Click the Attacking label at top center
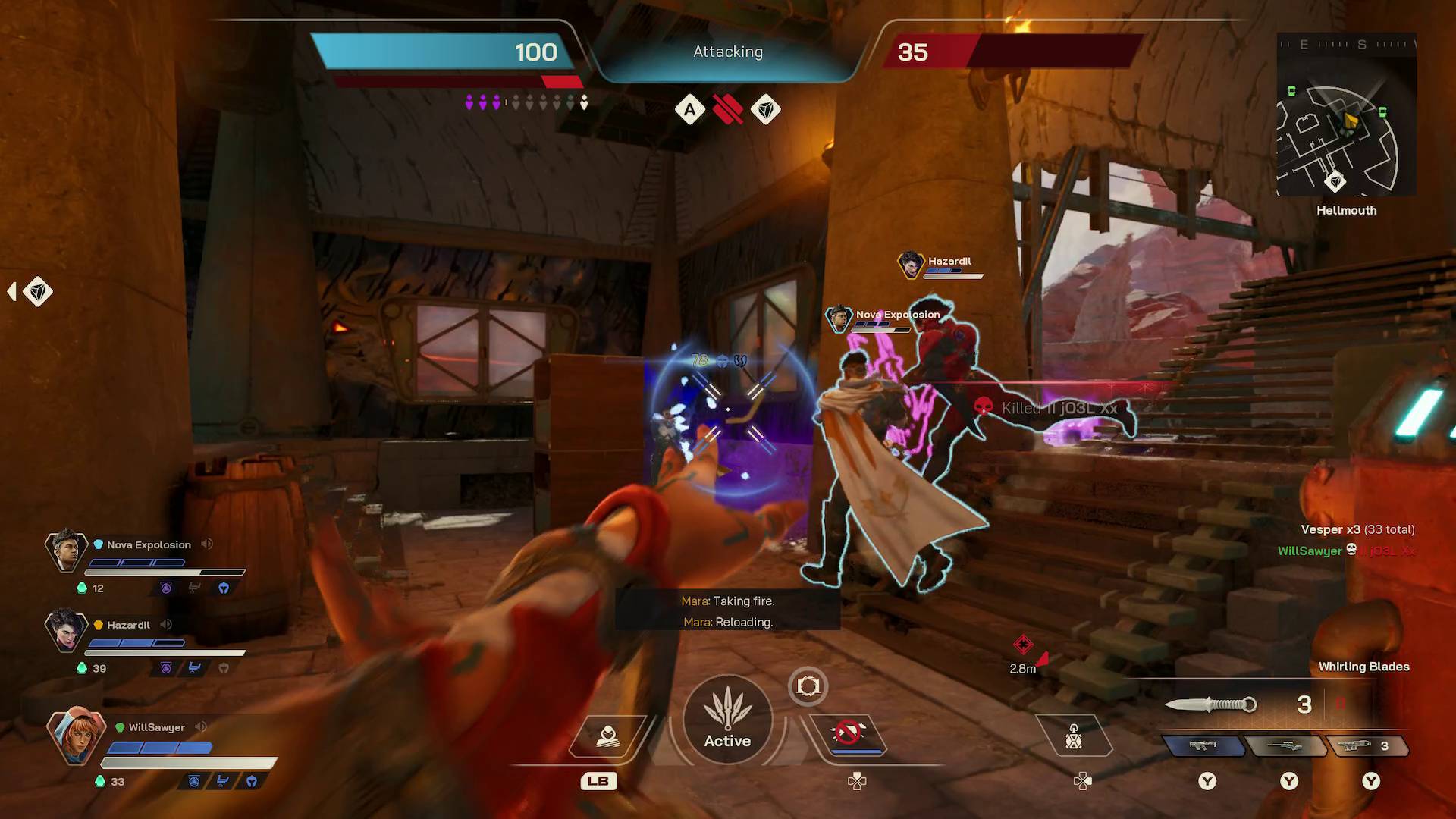Screen dimensions: 1456x819 (726, 52)
